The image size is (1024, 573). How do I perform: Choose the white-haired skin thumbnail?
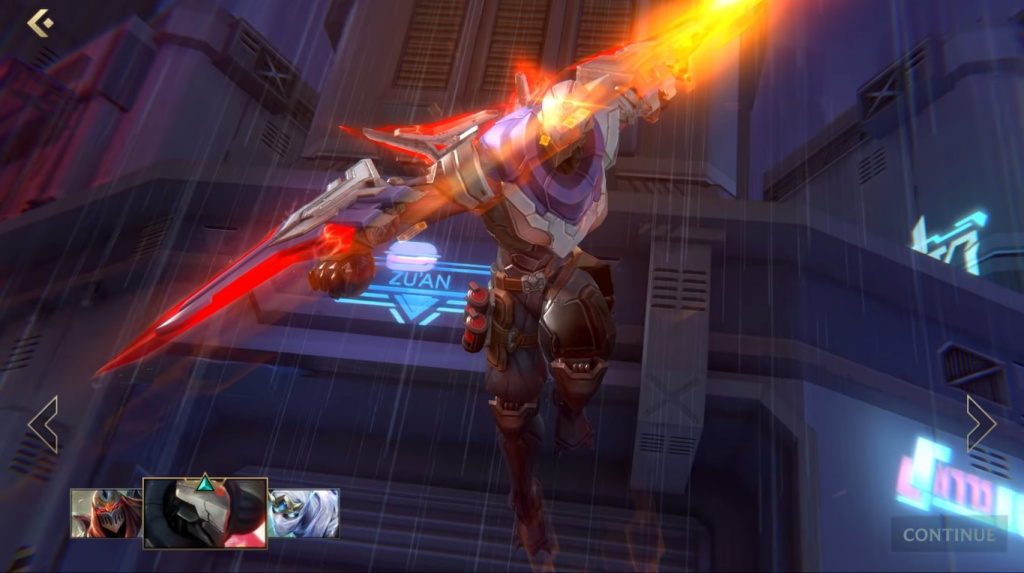(304, 513)
